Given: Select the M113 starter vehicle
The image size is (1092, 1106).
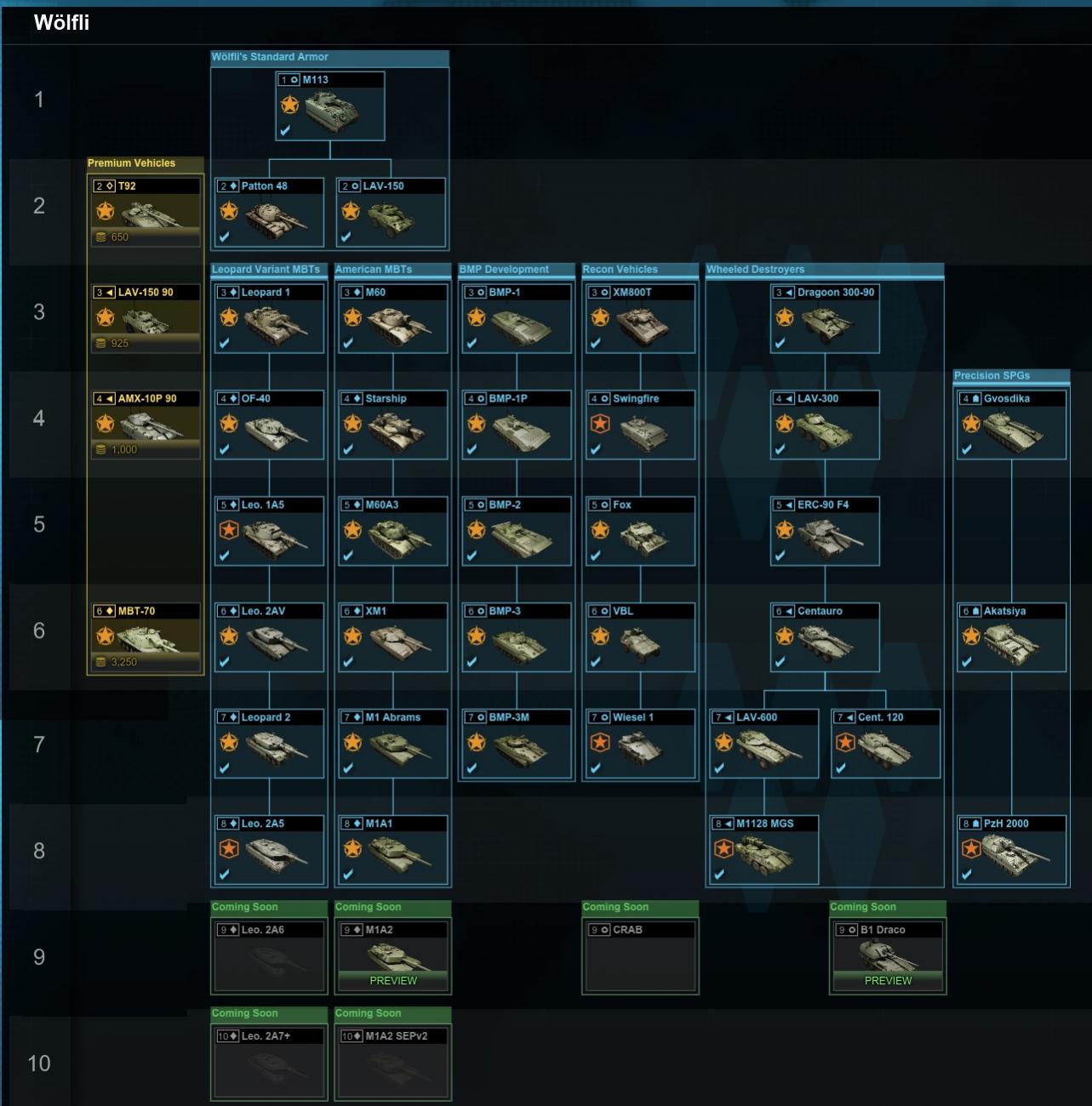Looking at the screenshot, I should click(x=330, y=106).
